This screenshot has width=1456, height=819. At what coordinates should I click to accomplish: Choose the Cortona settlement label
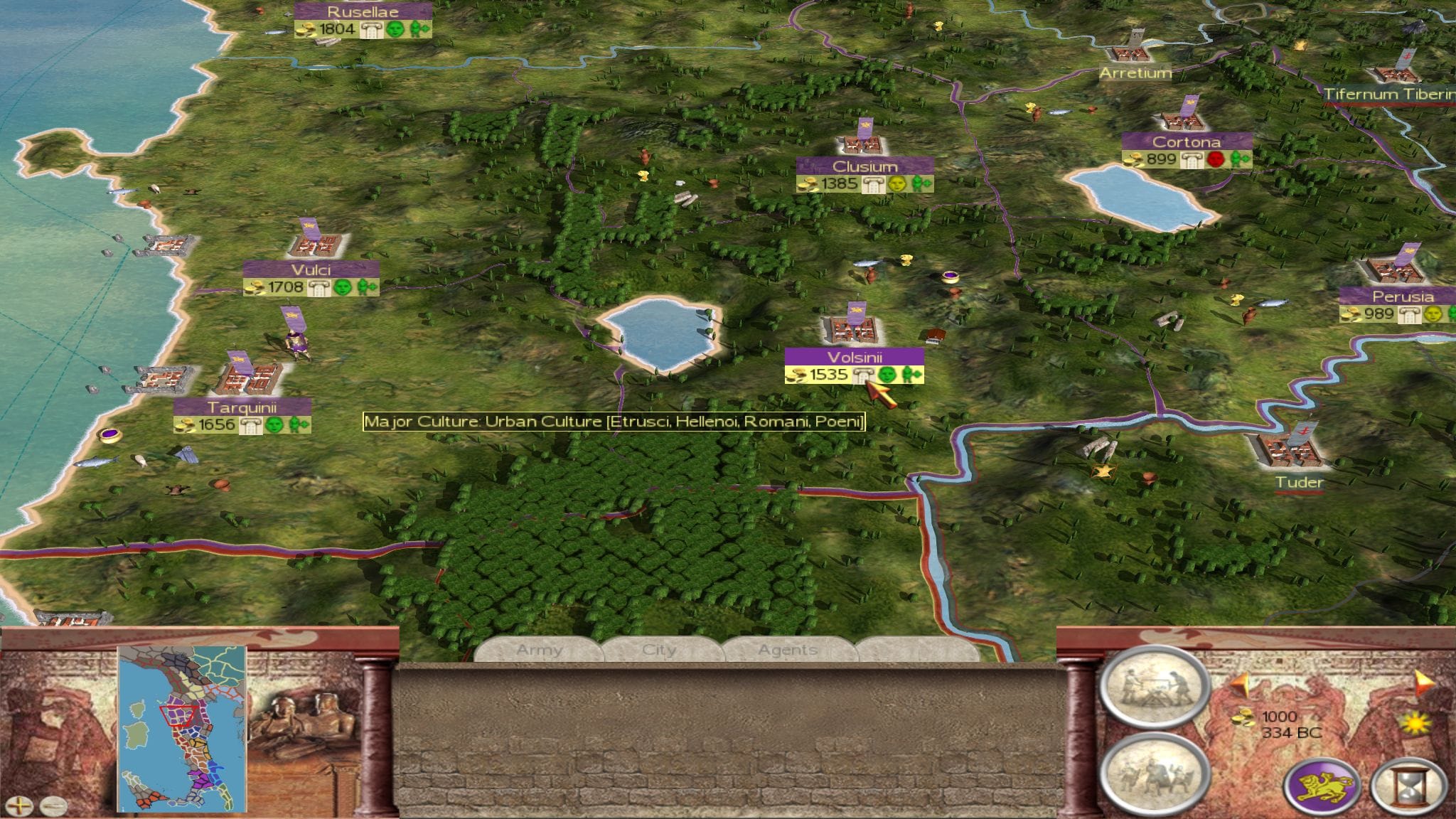point(1187,141)
